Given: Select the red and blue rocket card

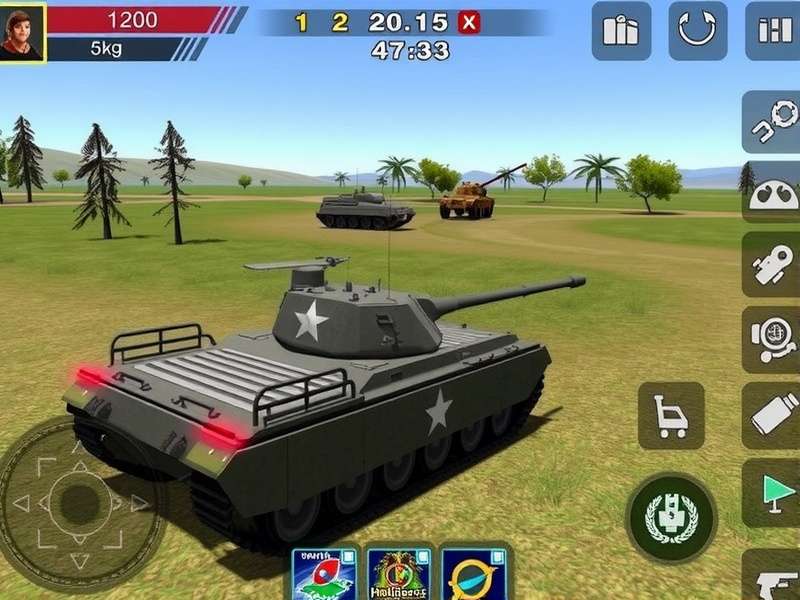Looking at the screenshot, I should click(325, 575).
